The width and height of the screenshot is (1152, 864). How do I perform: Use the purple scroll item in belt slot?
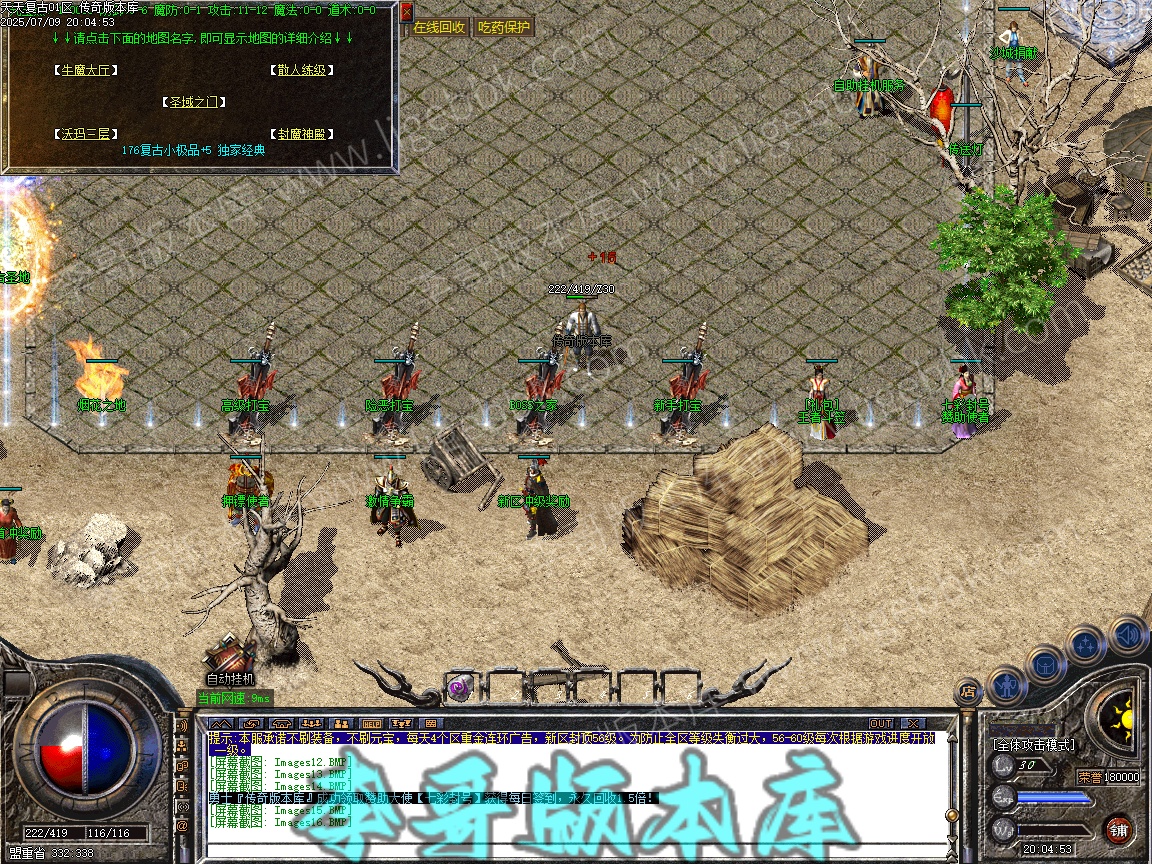(459, 687)
